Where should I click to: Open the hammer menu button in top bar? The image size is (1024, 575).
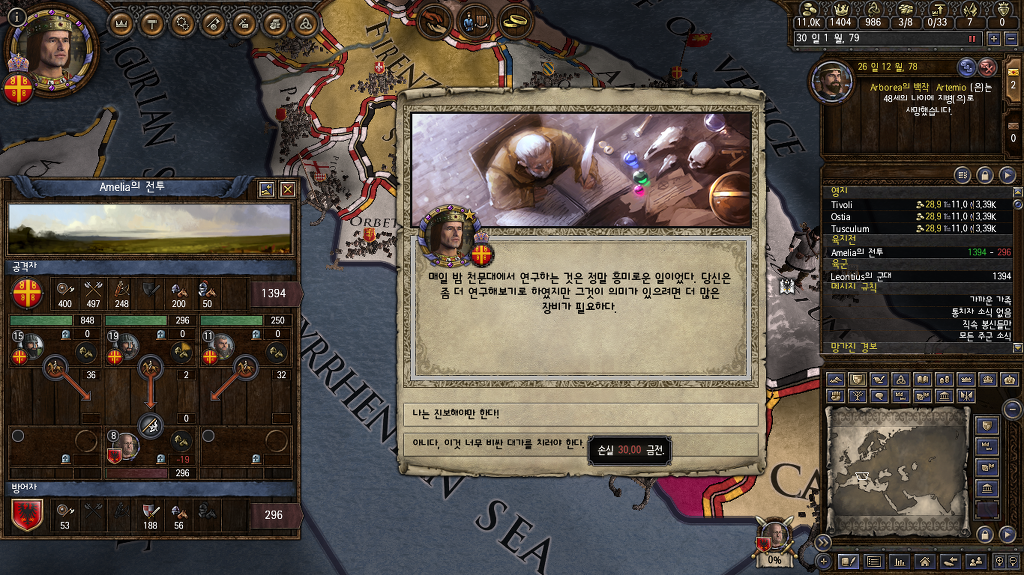(153, 23)
